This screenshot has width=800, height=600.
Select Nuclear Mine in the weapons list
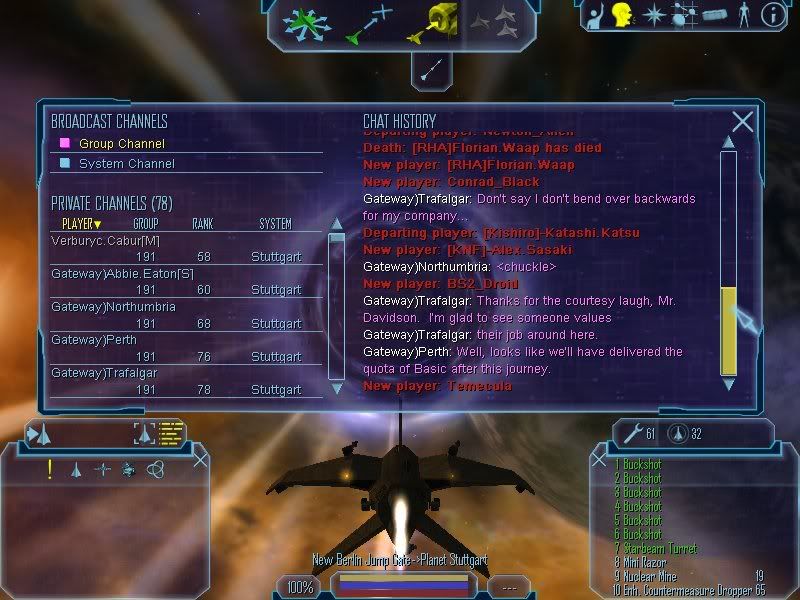(655, 577)
